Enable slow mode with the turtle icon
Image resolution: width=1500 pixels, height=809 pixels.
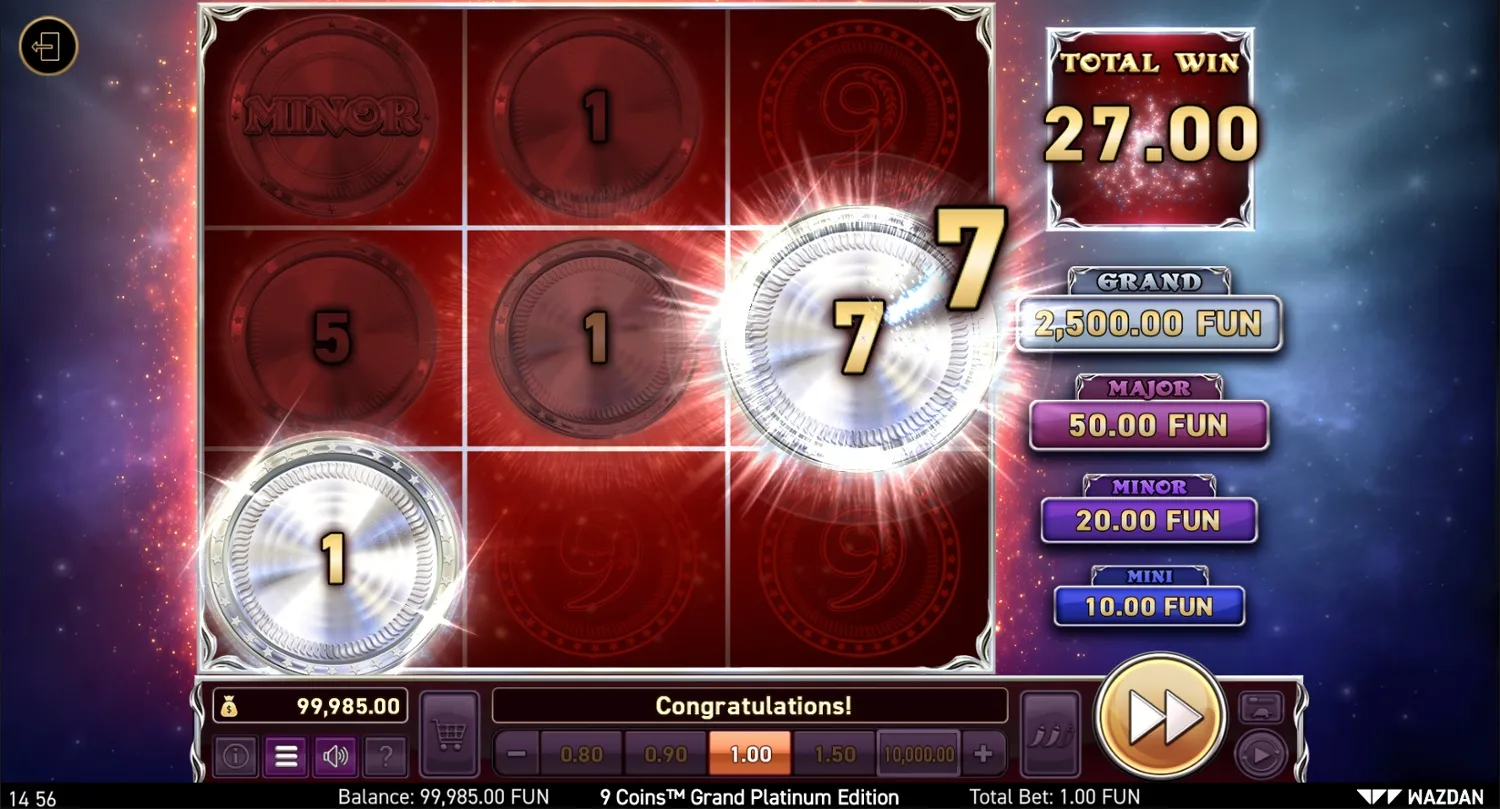click(1260, 708)
